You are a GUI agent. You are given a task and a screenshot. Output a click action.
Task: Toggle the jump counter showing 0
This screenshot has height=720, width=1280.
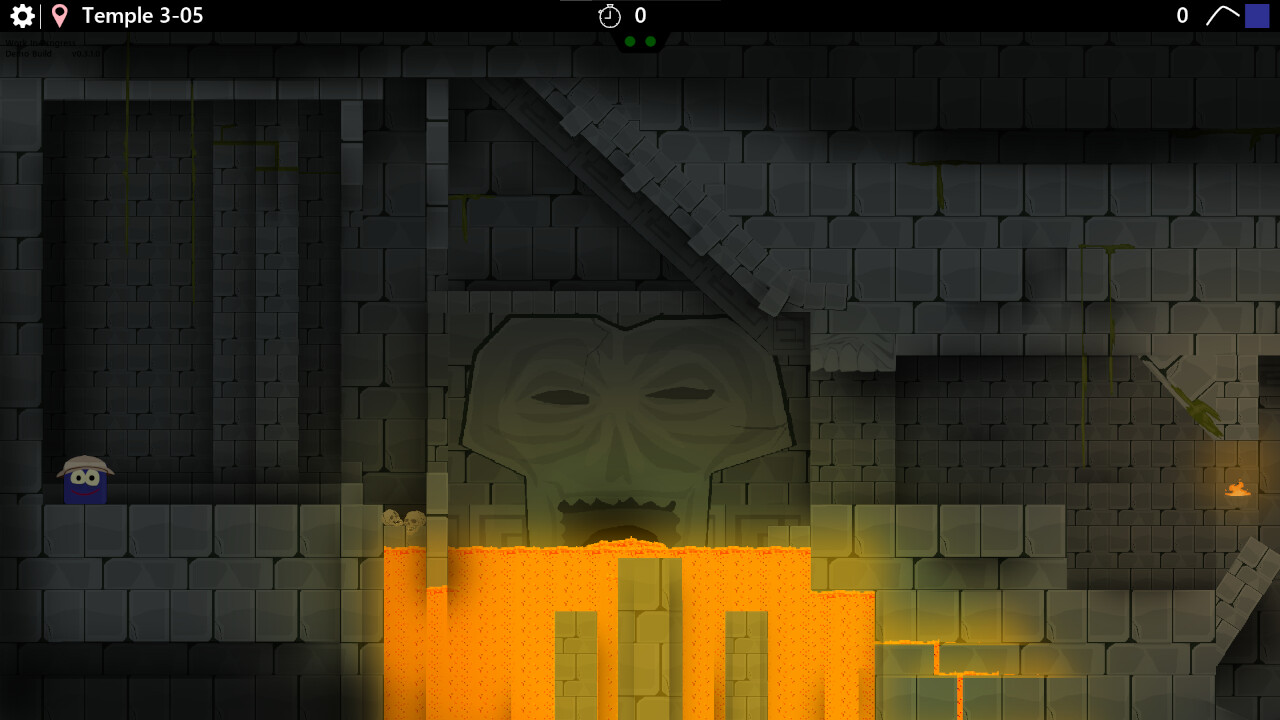pyautogui.click(x=1181, y=15)
